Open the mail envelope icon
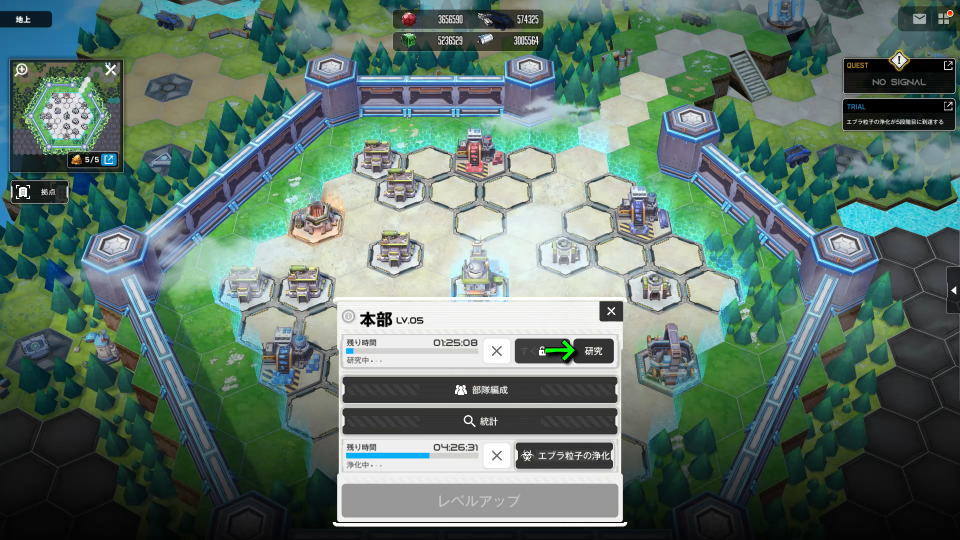This screenshot has width=960, height=540. click(x=919, y=18)
